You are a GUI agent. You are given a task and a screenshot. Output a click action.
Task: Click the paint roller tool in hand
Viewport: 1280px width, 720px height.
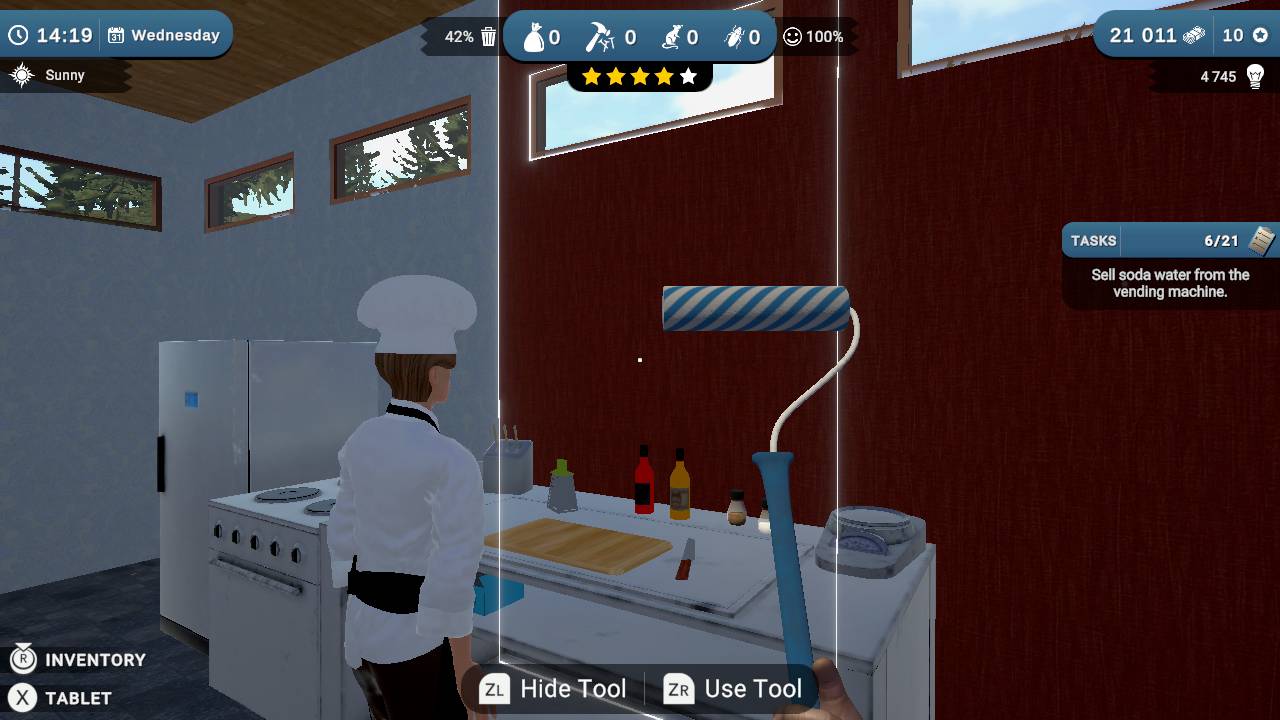[x=757, y=307]
